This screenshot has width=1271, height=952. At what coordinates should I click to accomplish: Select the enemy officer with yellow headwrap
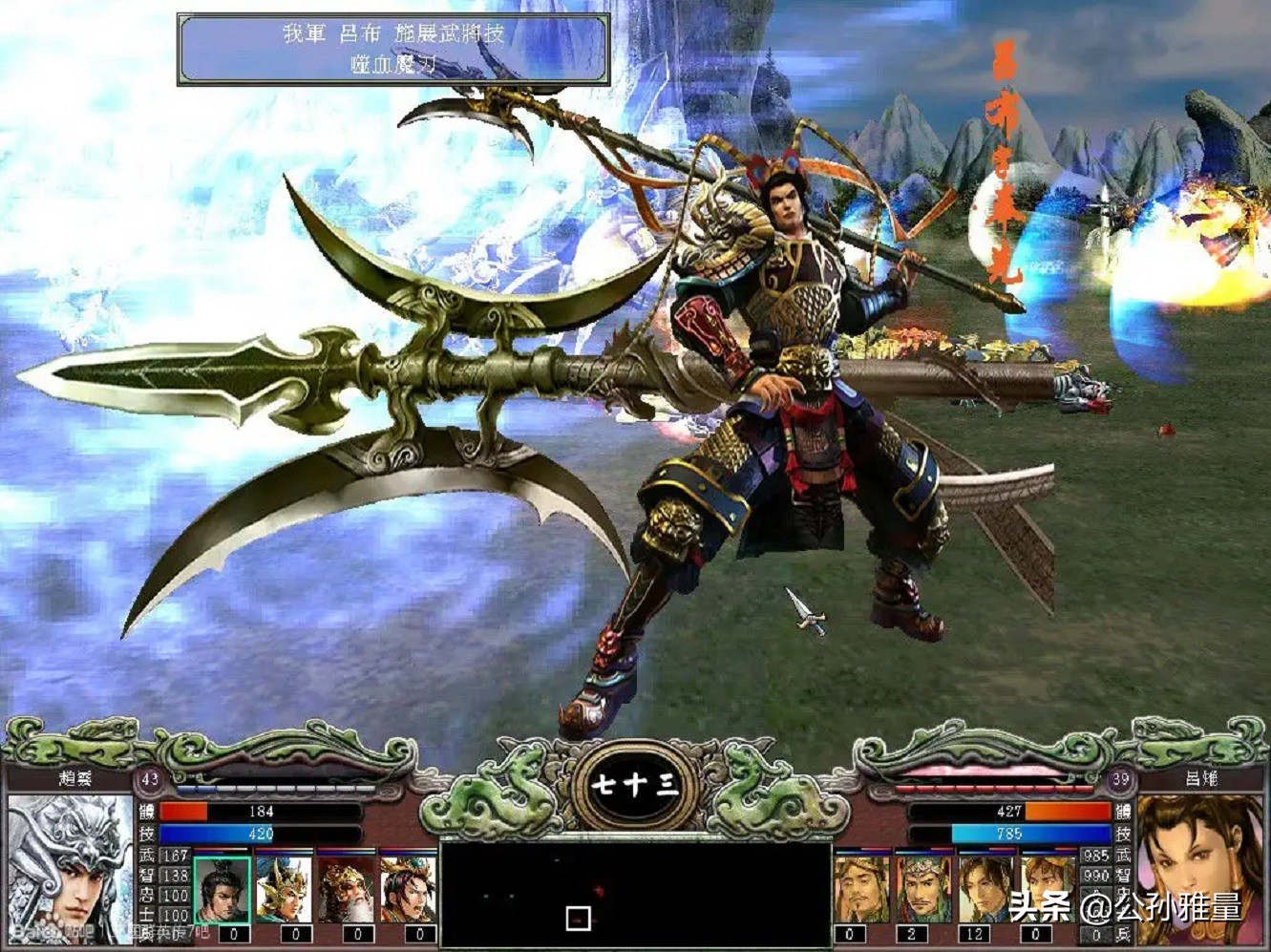pos(862,890)
